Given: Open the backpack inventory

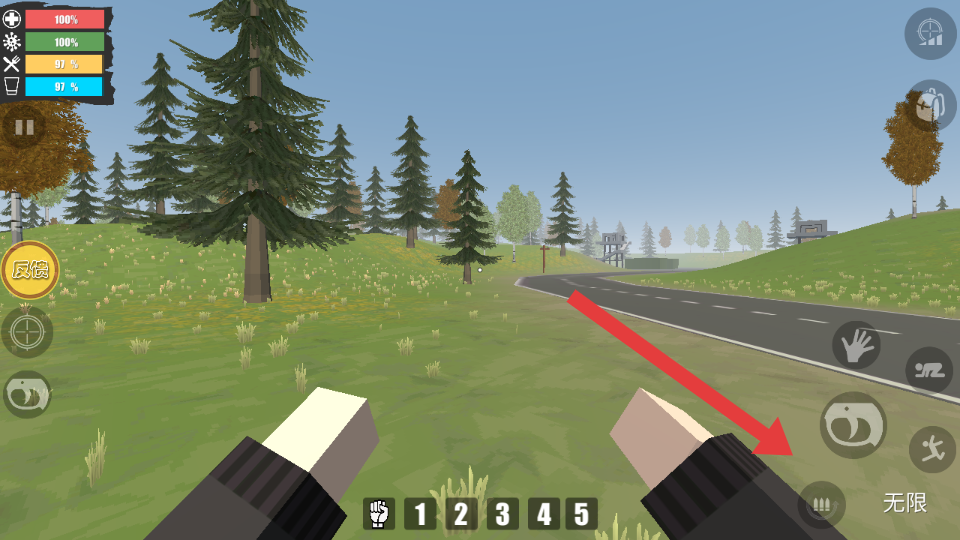Looking at the screenshot, I should (931, 105).
